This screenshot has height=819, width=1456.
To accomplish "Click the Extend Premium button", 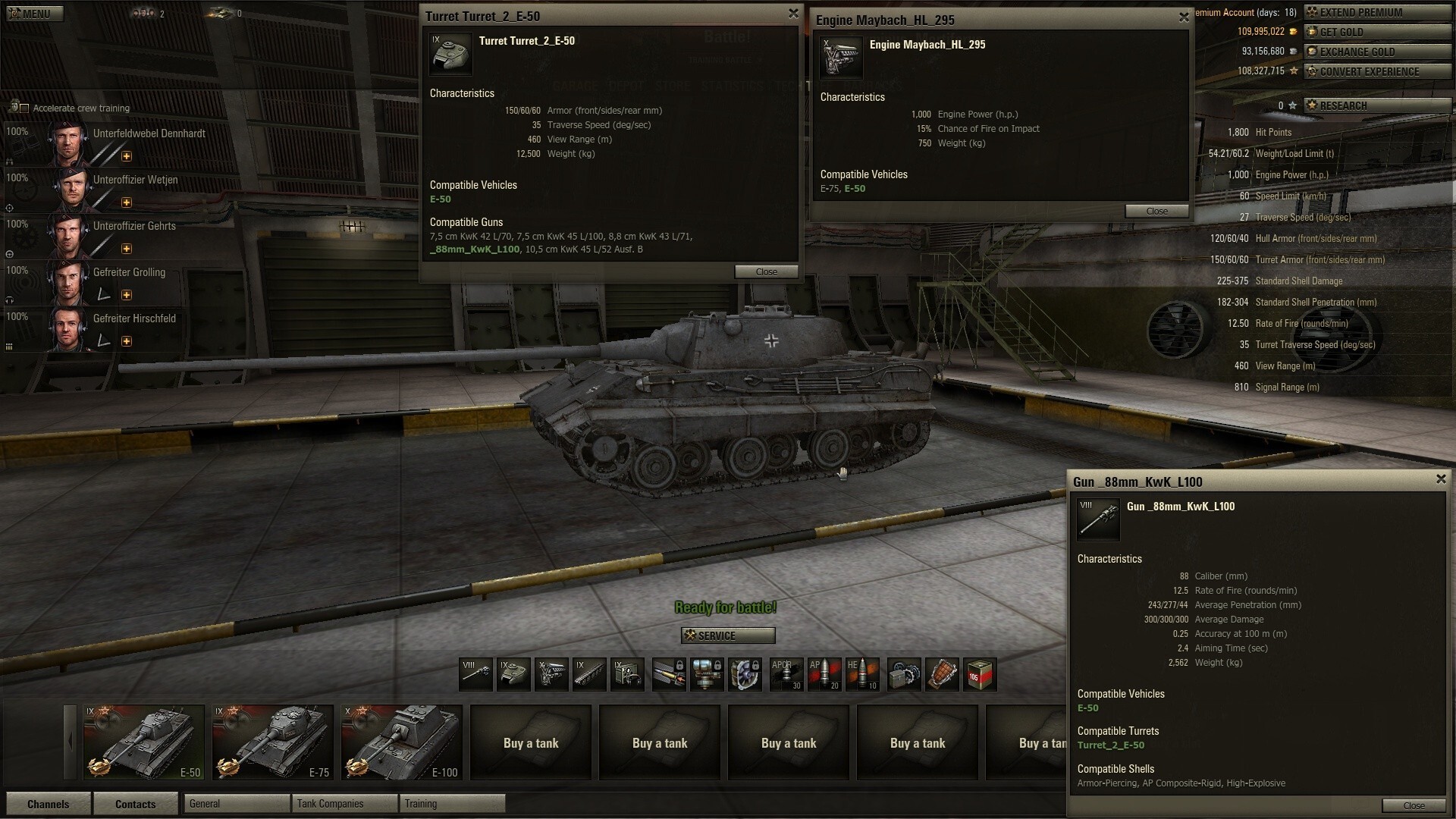I will [1376, 12].
